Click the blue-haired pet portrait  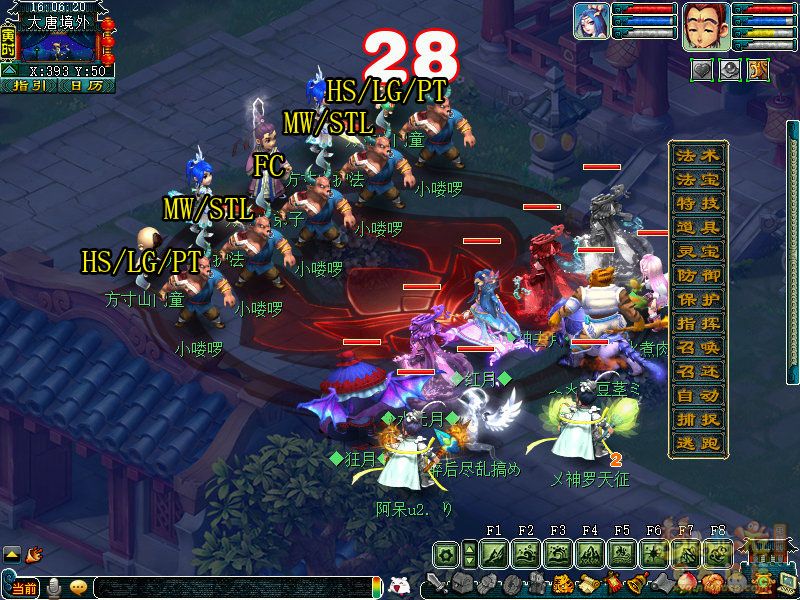point(591,22)
